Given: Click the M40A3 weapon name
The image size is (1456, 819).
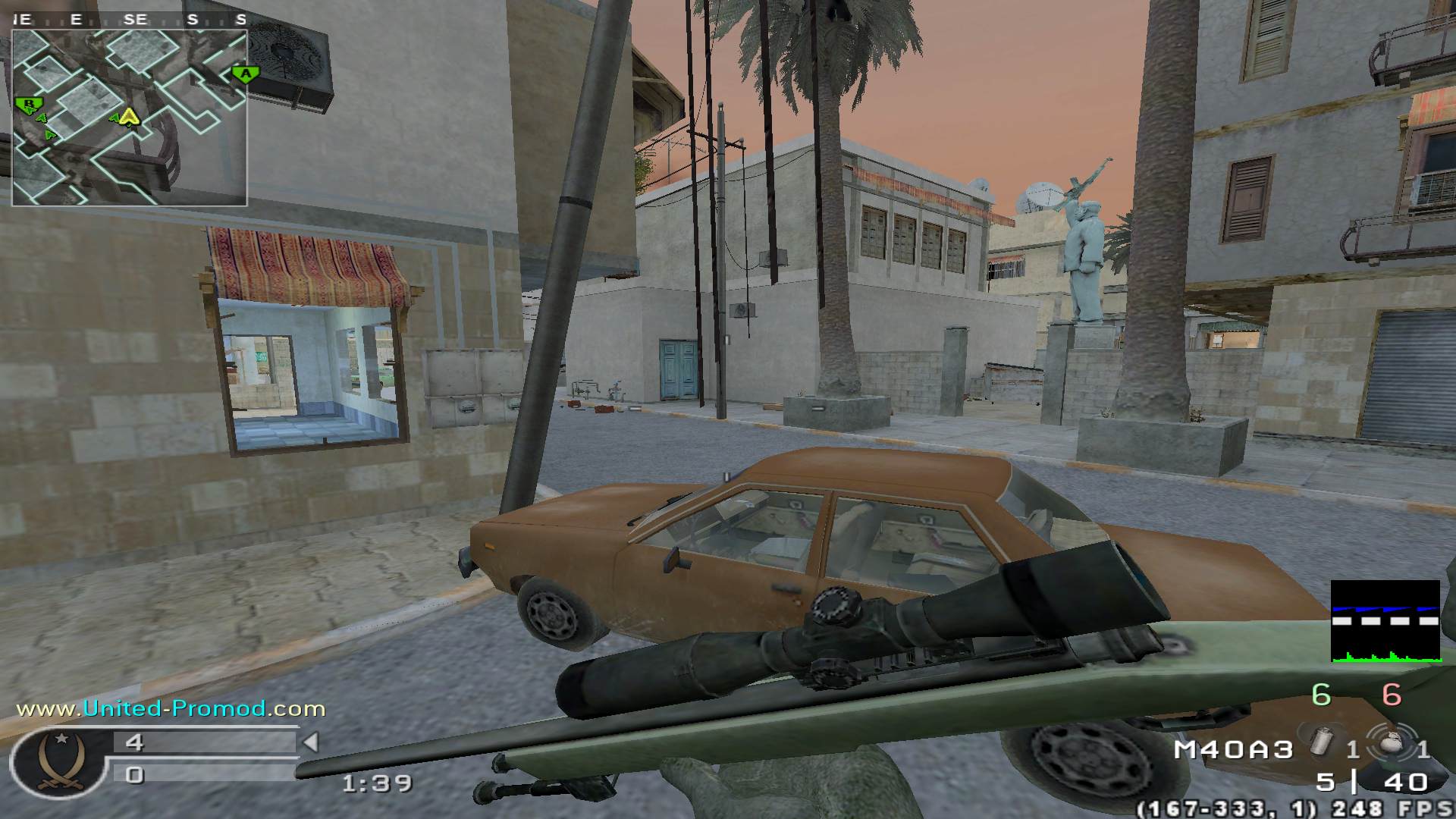Looking at the screenshot, I should (1233, 750).
